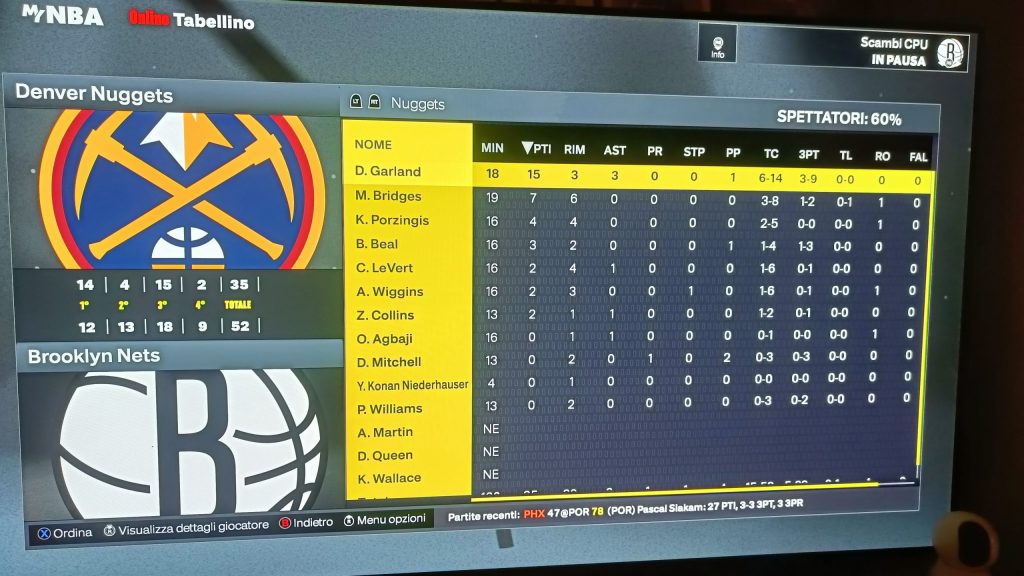Choose K. Porzingis from the player list
Viewport: 1024px width, 576px height.
click(x=394, y=220)
